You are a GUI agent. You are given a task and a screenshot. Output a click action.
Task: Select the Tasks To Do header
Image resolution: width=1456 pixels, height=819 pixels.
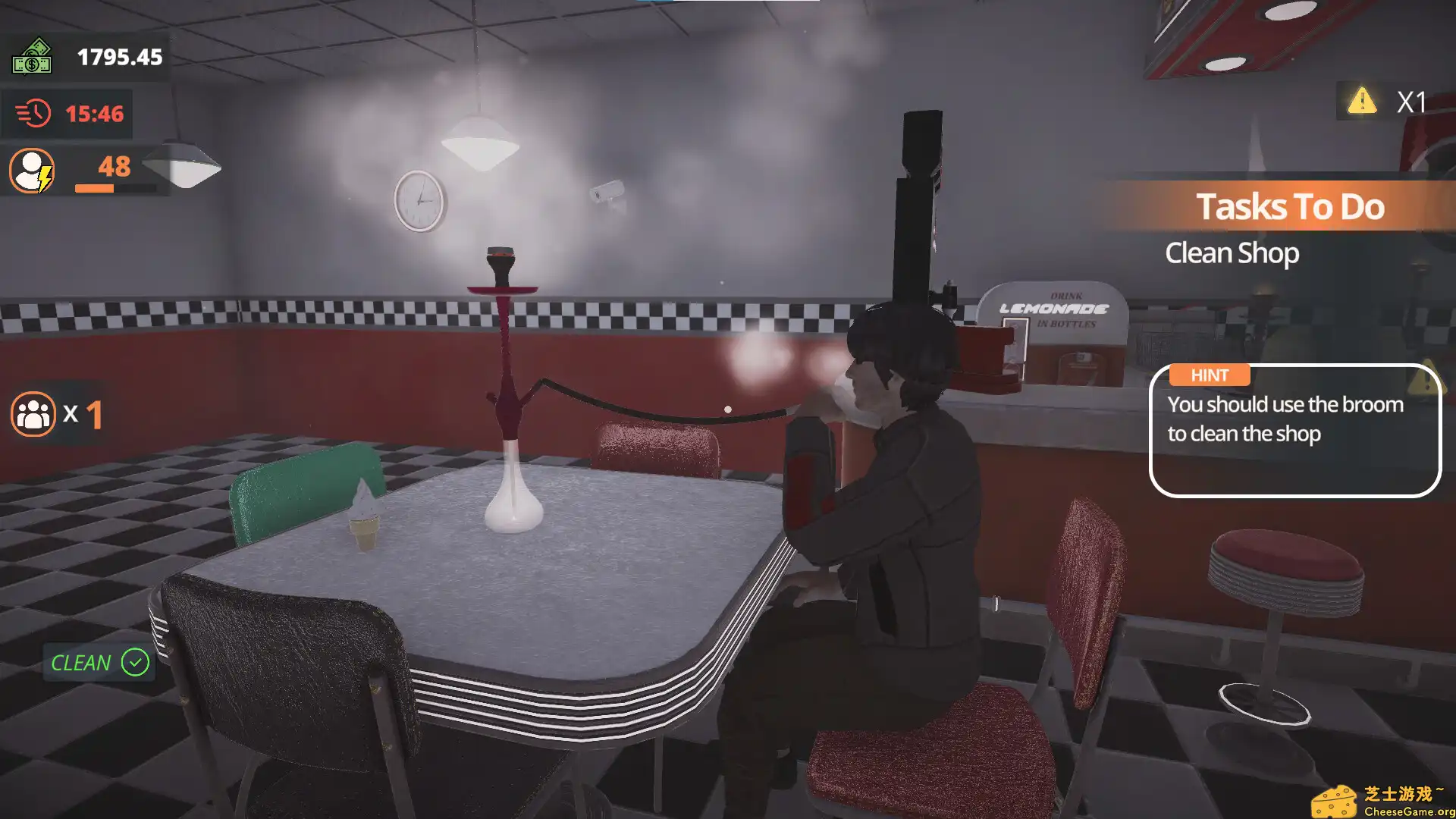click(1291, 206)
